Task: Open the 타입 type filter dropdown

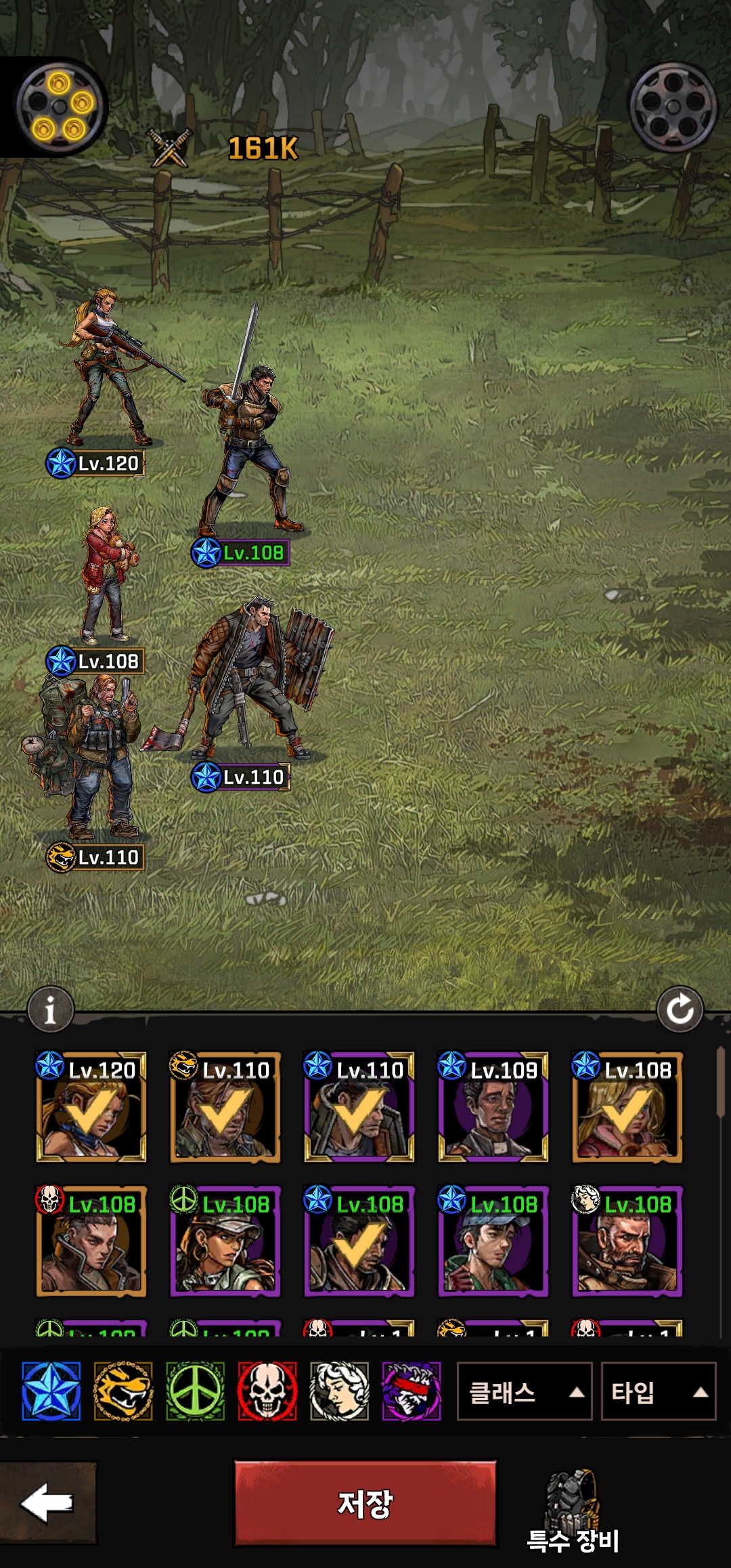Action: click(x=658, y=1392)
